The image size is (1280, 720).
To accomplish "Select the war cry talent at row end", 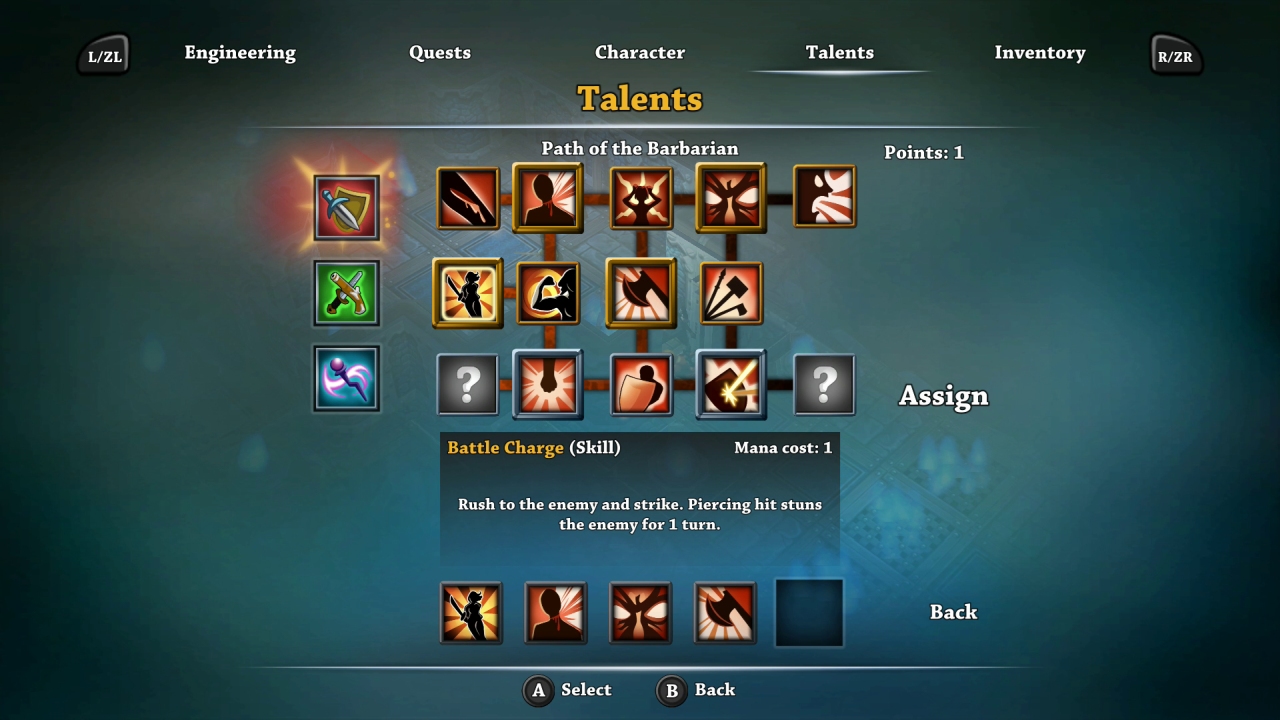I will (x=825, y=197).
